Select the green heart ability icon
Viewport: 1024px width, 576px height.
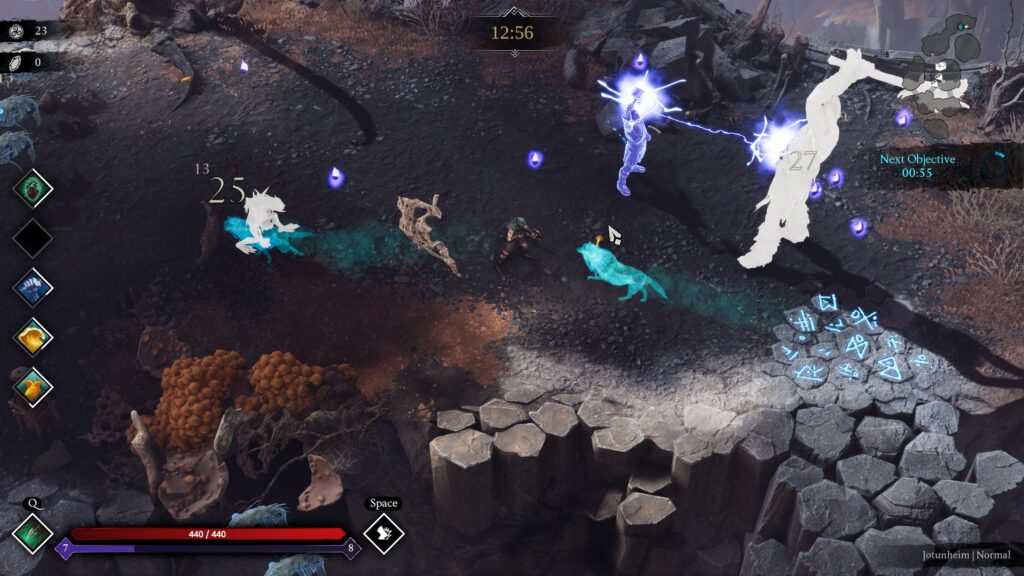pos(32,187)
